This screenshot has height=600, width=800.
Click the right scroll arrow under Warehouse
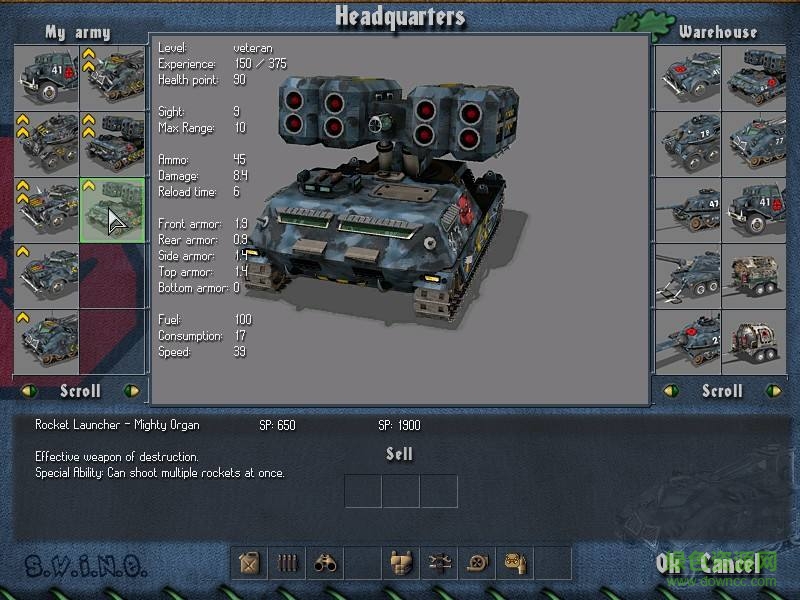771,391
